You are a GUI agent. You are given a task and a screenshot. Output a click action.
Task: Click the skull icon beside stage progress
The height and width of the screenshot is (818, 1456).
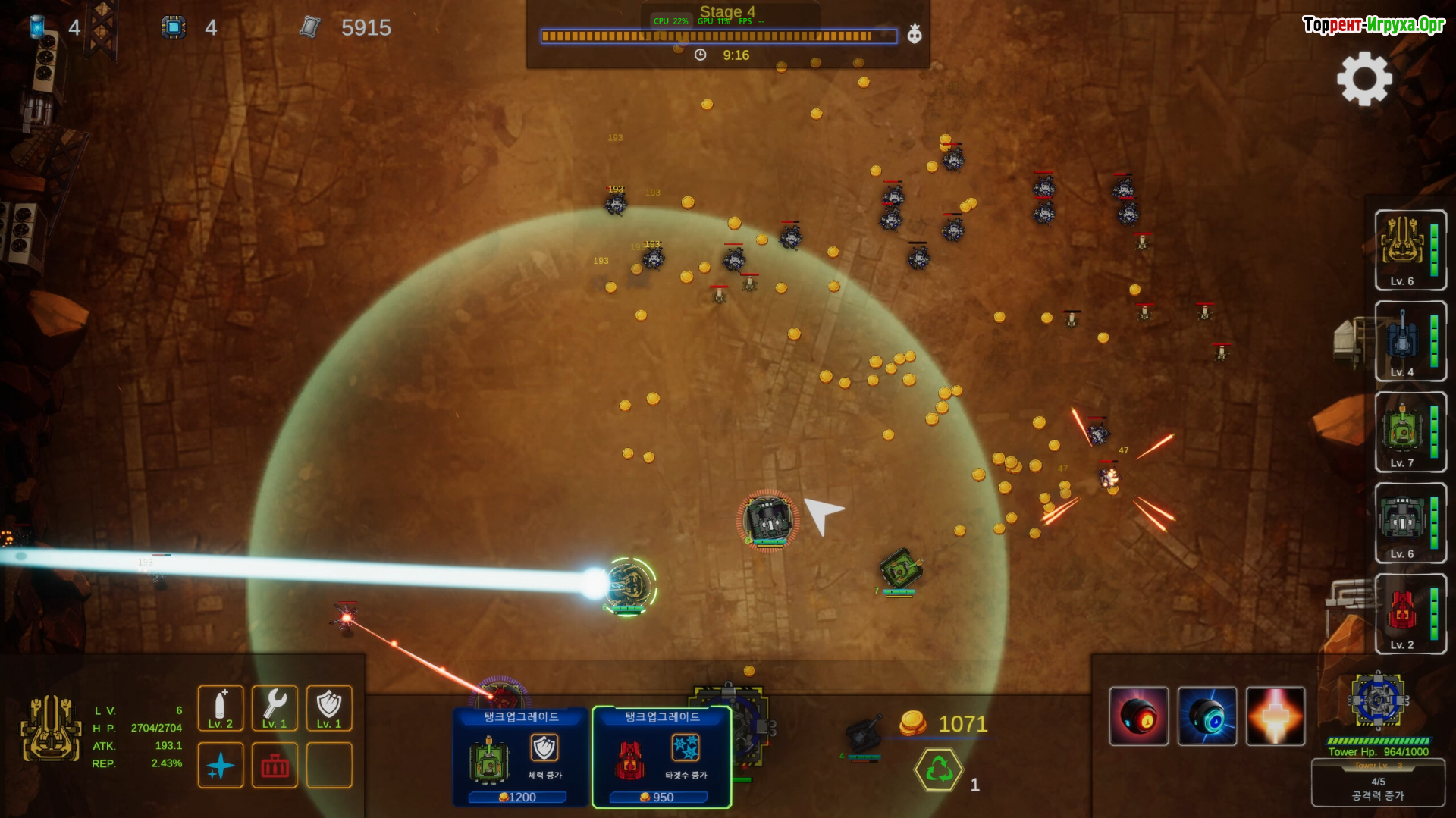click(x=915, y=34)
